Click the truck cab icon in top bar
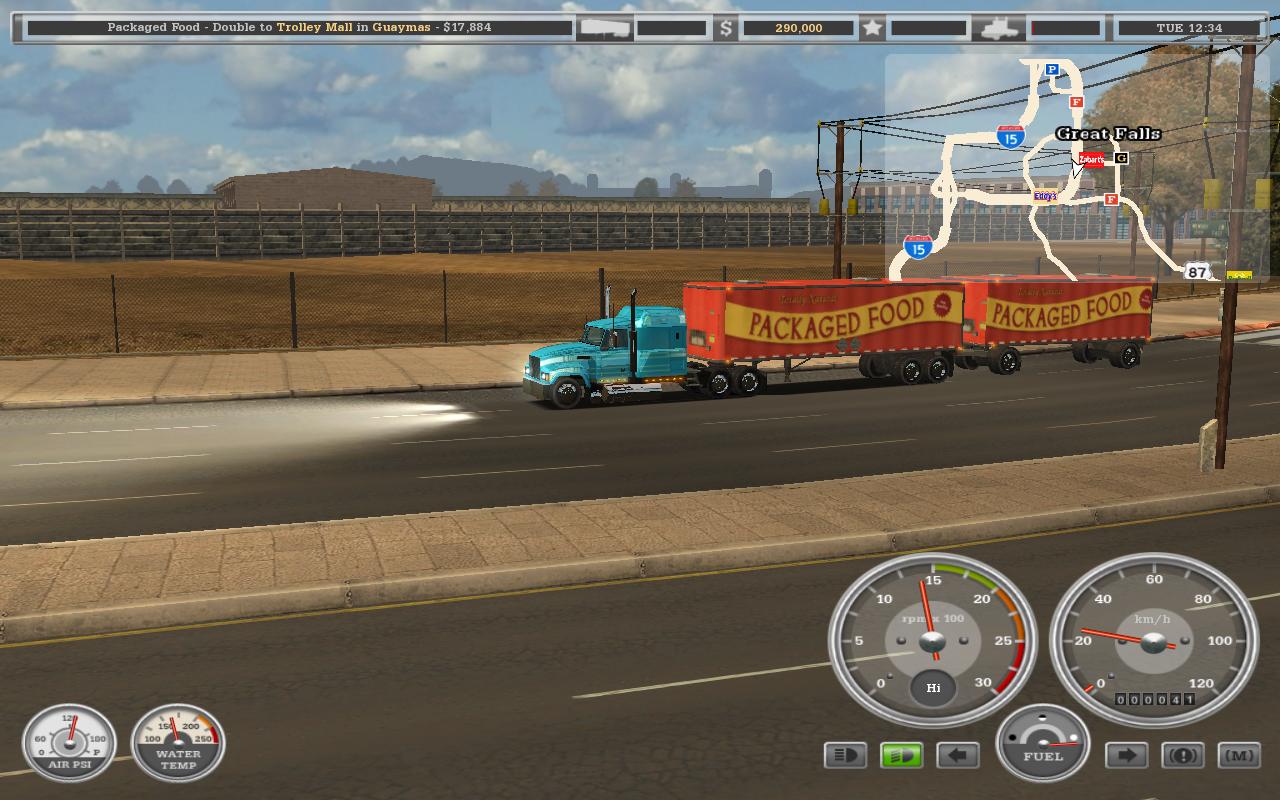Image resolution: width=1280 pixels, height=800 pixels. [1000, 28]
